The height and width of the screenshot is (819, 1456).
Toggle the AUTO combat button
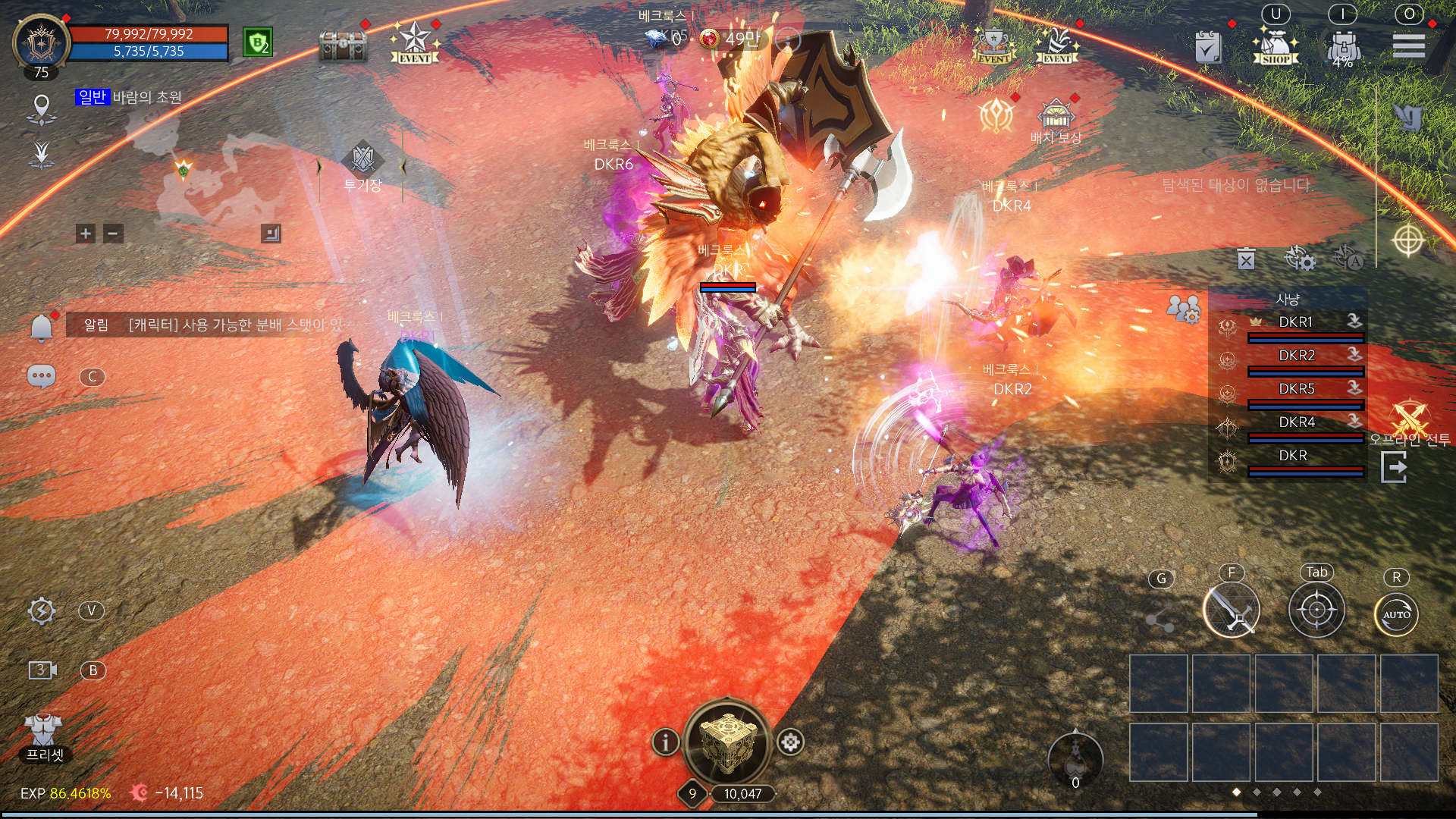(1396, 613)
